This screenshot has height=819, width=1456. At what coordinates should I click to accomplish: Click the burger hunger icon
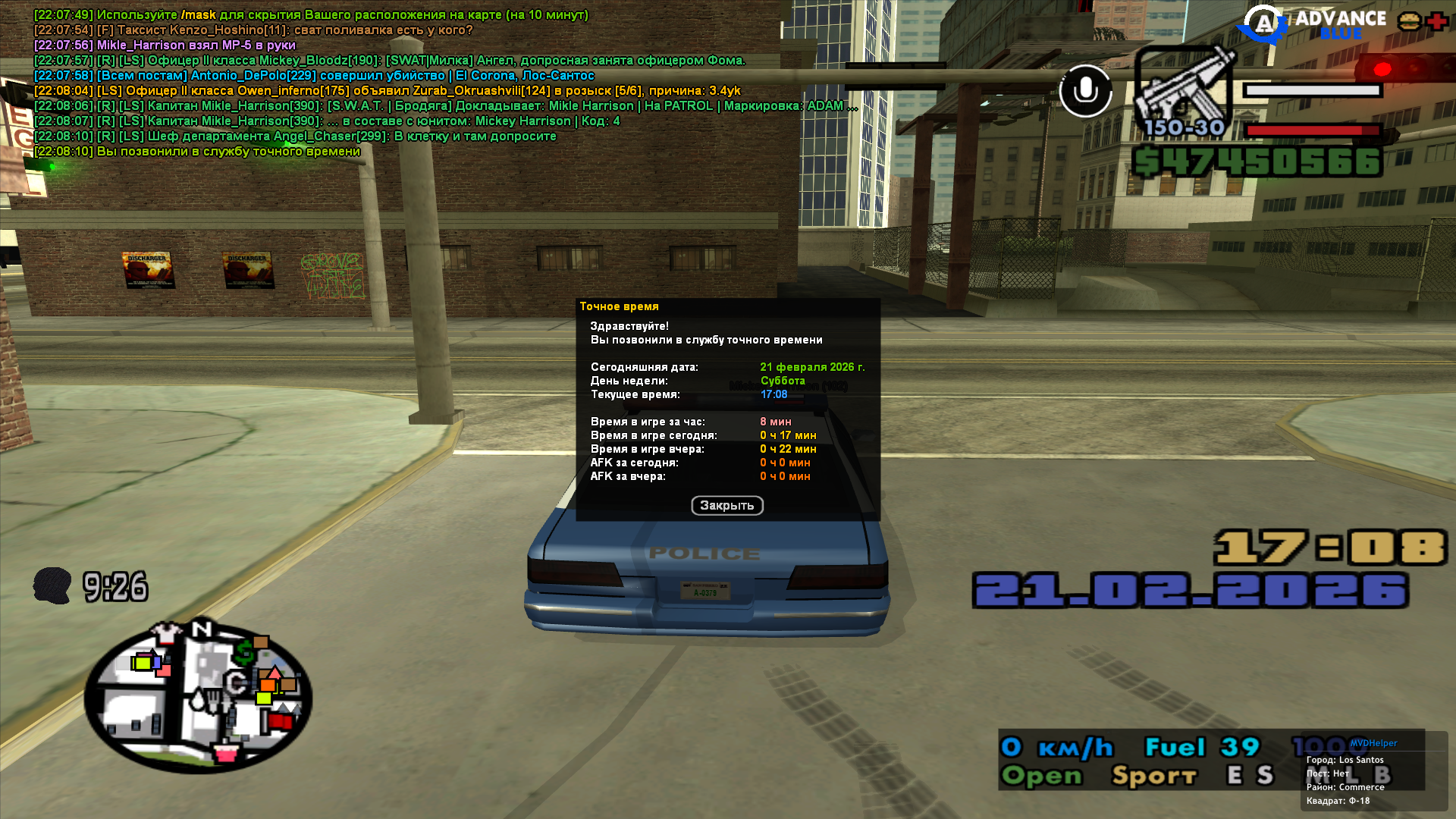point(1410,21)
